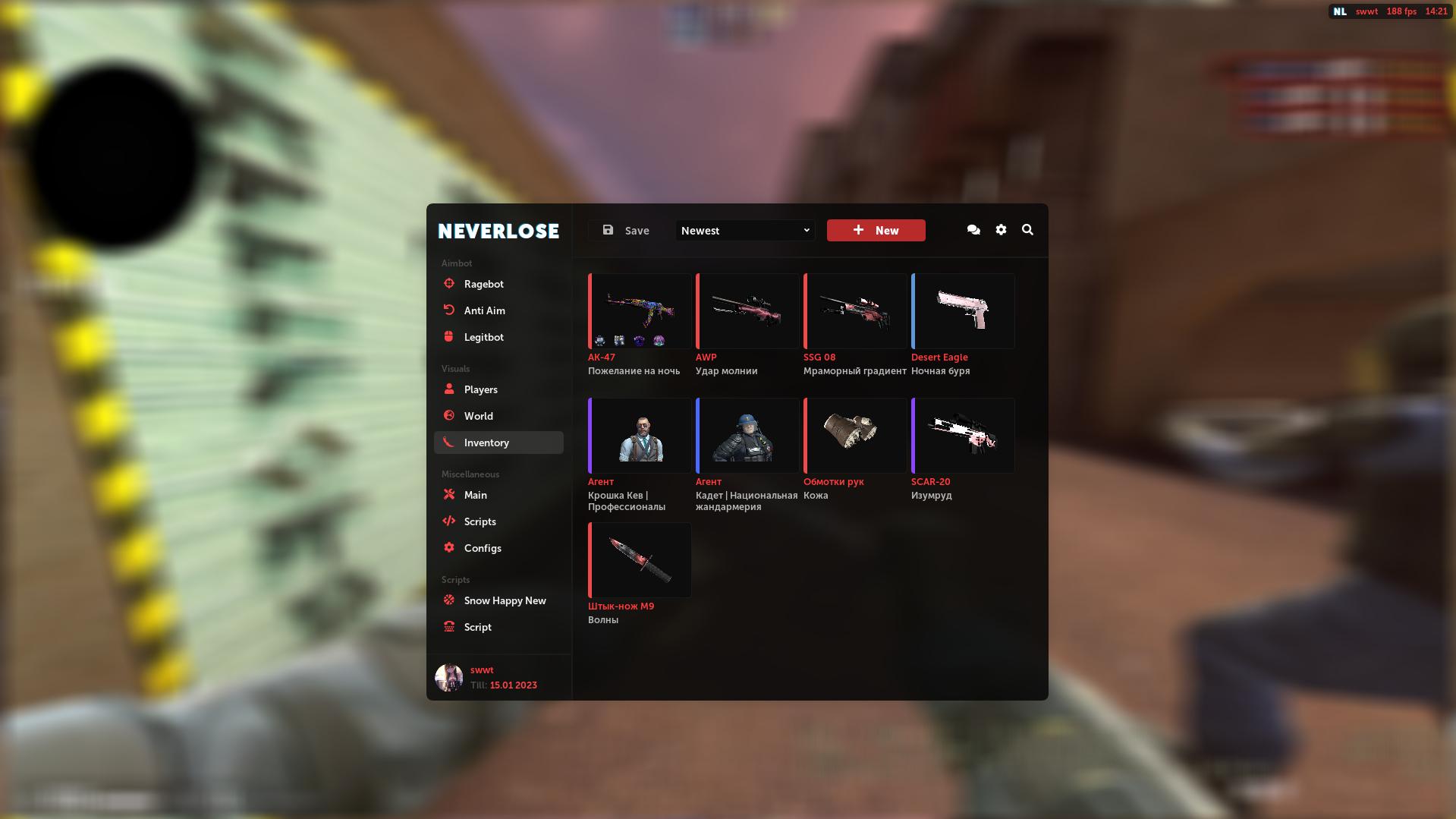Go to the Players visuals section
The height and width of the screenshot is (819, 1456).
point(480,389)
